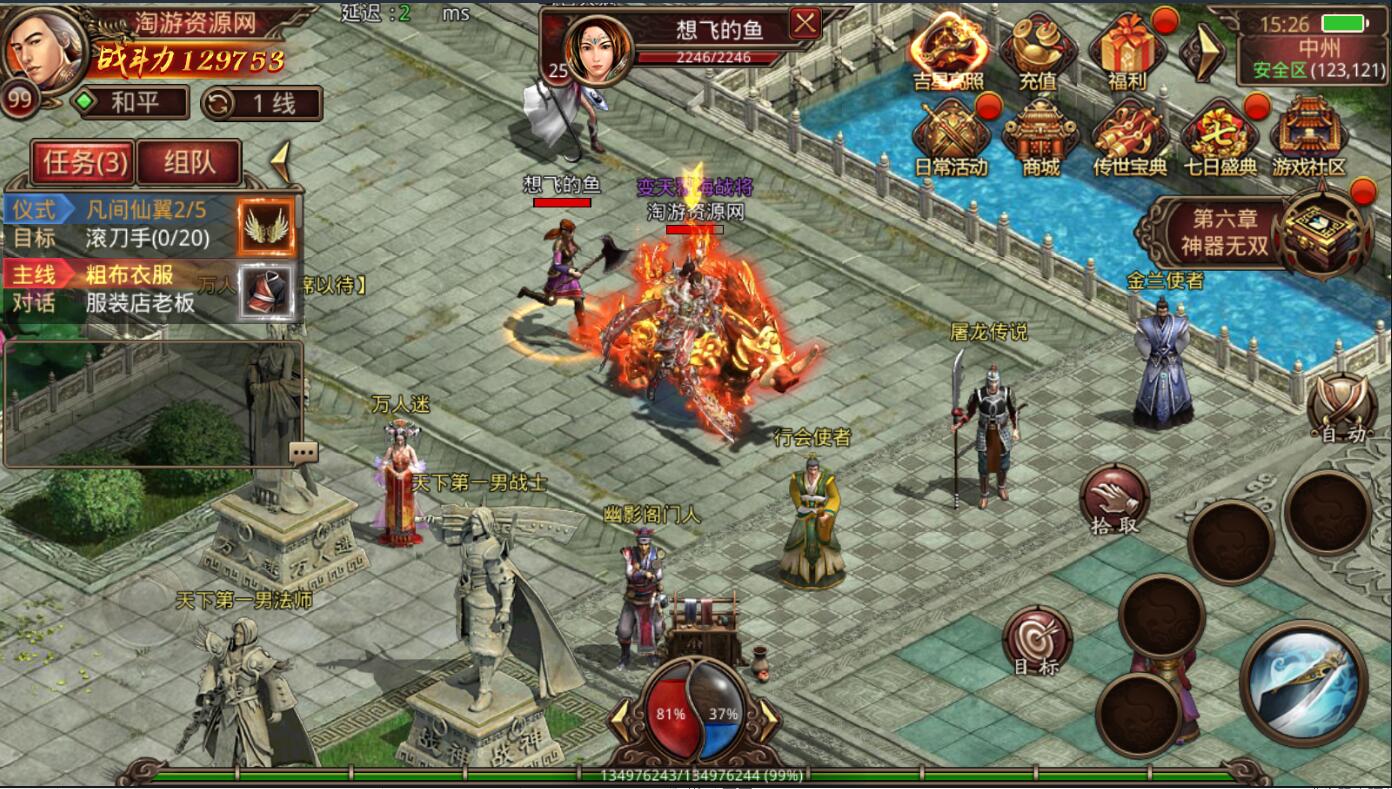Image resolution: width=1392 pixels, height=789 pixels.
Task: Open 日常活动 daily activities
Action: point(951,137)
